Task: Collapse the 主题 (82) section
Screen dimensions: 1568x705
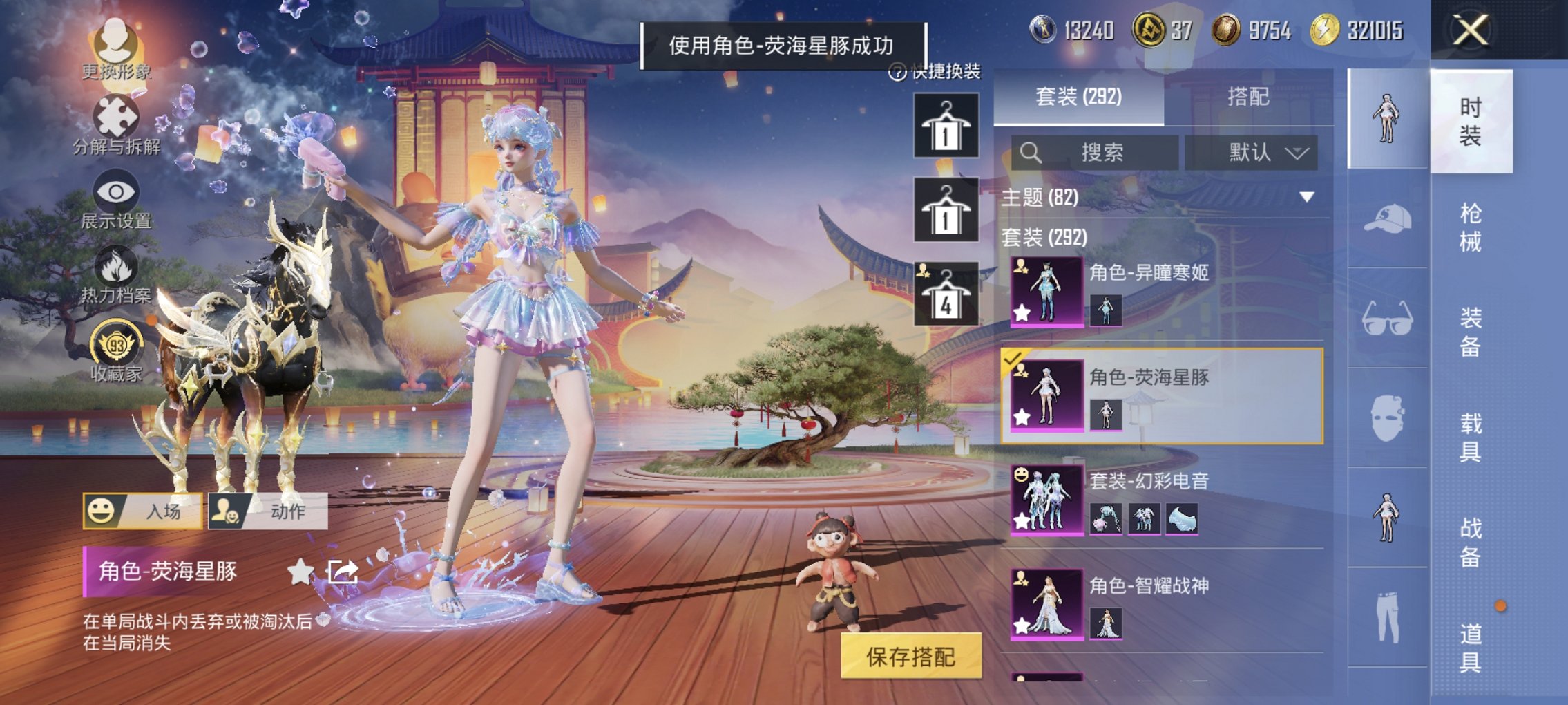Action: click(1306, 196)
